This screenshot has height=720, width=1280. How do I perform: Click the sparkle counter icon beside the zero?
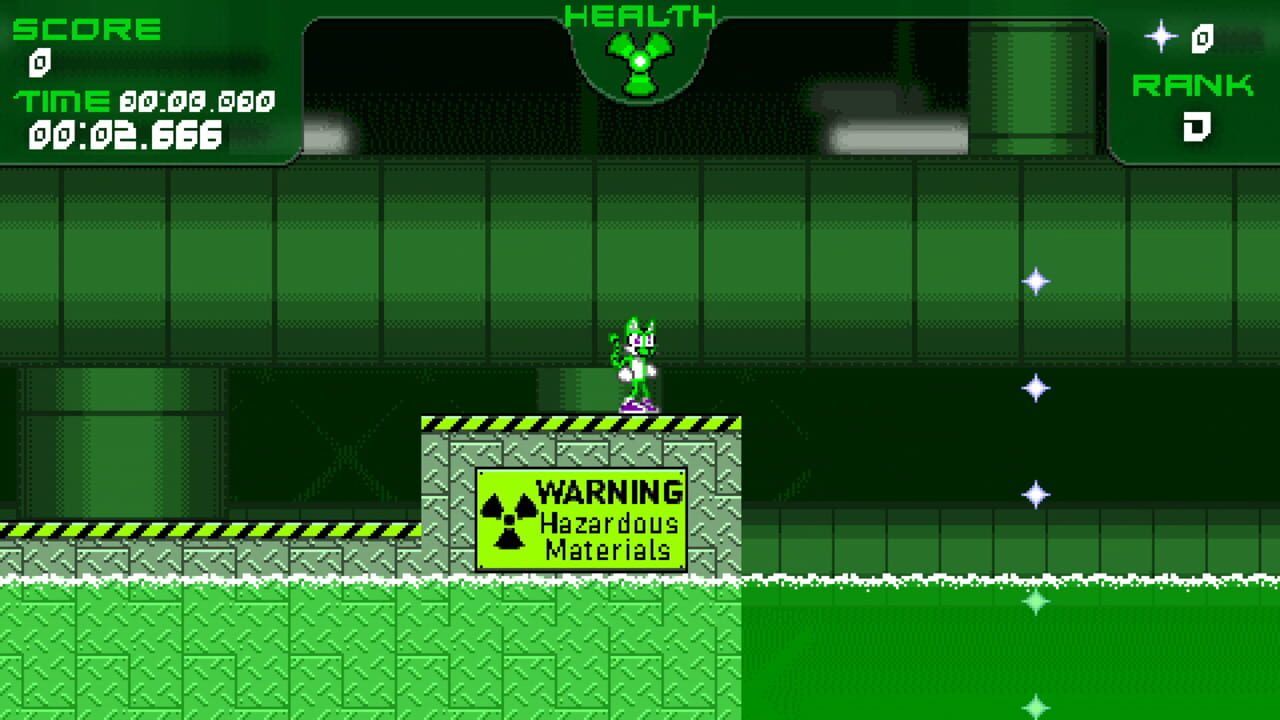click(1161, 36)
